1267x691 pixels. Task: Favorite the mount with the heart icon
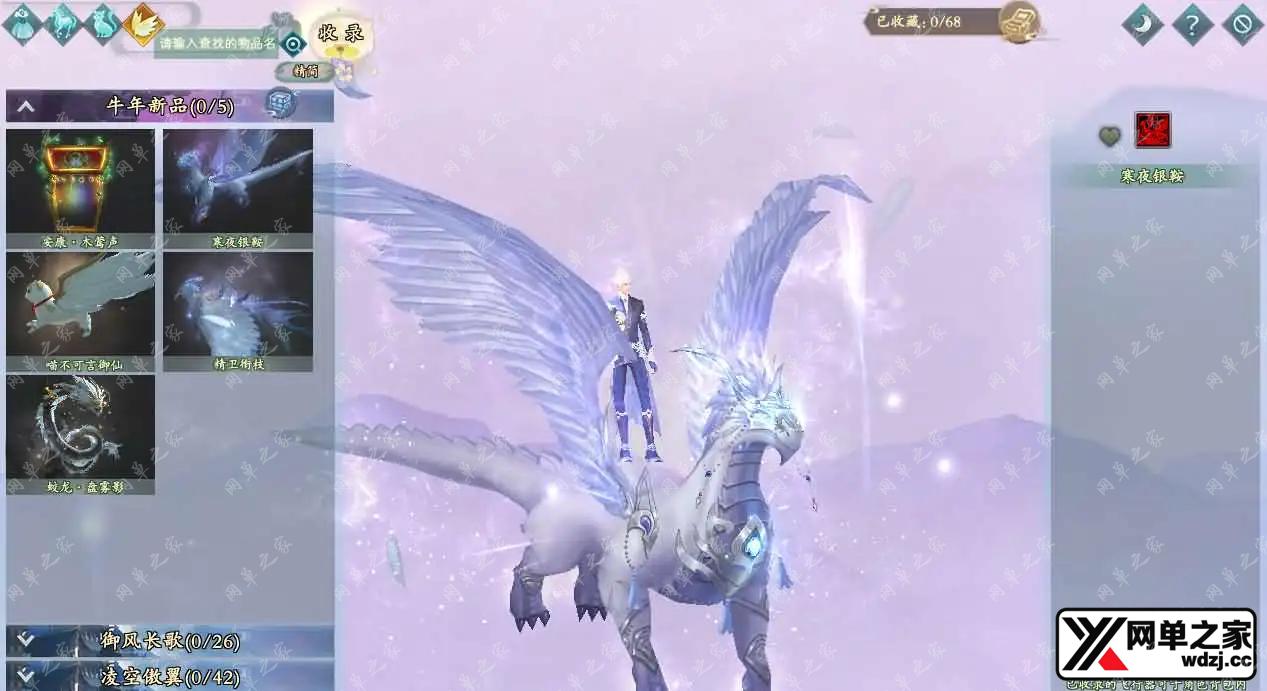1110,136
